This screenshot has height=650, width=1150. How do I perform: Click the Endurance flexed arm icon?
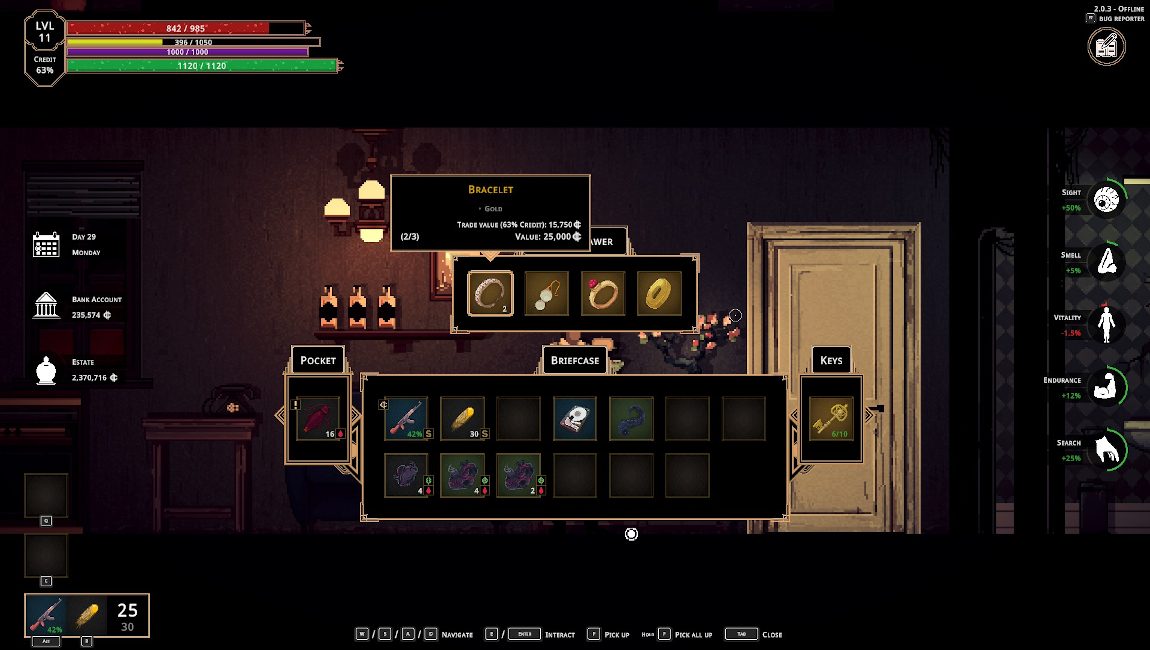pyautogui.click(x=1106, y=388)
